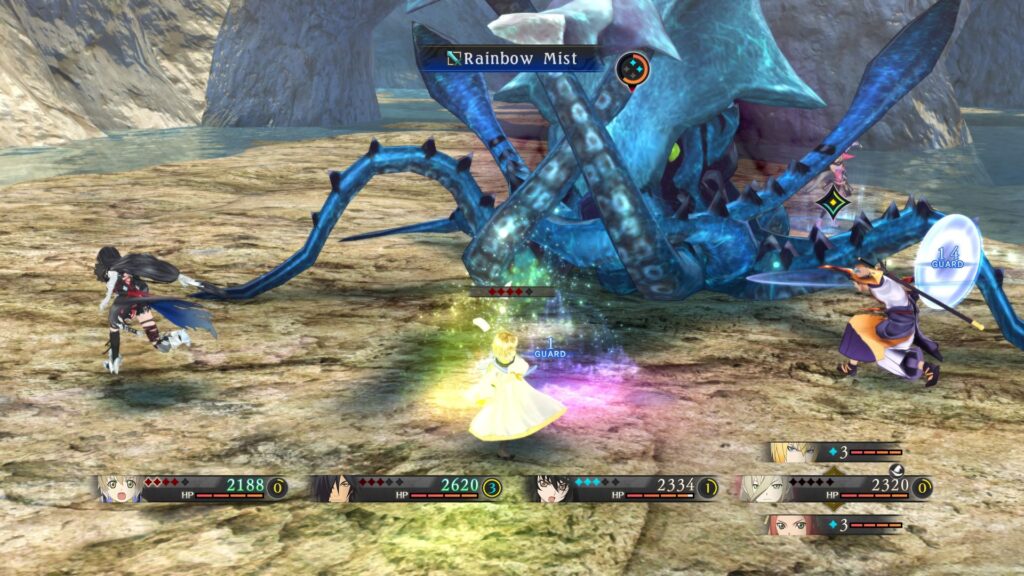Viewport: 1024px width, 576px height.
Task: Click the gold diamond emblem between reserve portraits
Action: point(832,488)
